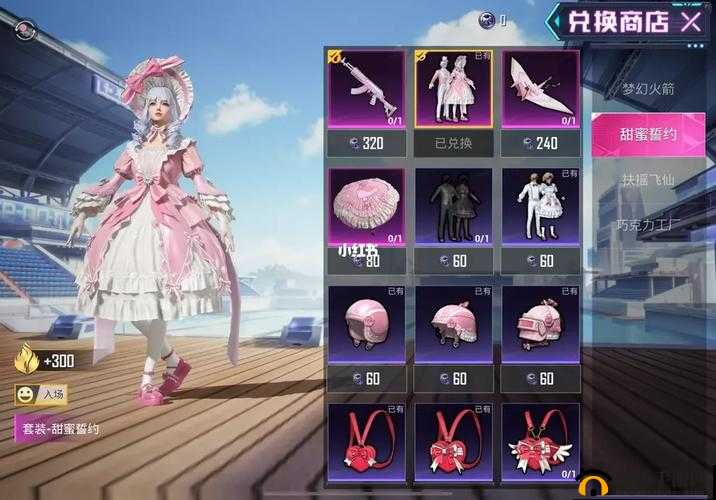Select the plain pink helmet
The image size is (716, 500).
click(x=367, y=325)
